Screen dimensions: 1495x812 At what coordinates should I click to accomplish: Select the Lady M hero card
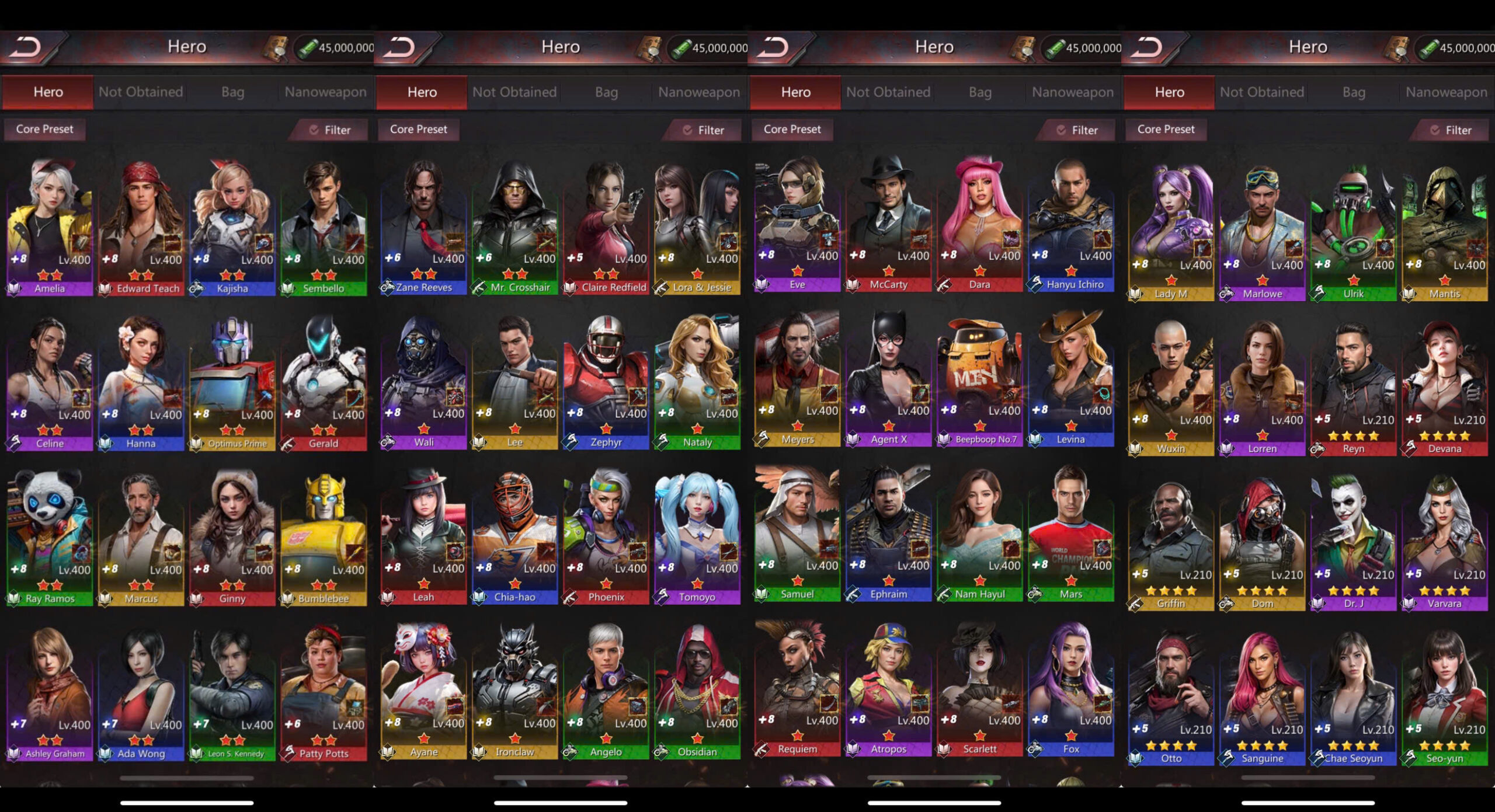click(1171, 232)
